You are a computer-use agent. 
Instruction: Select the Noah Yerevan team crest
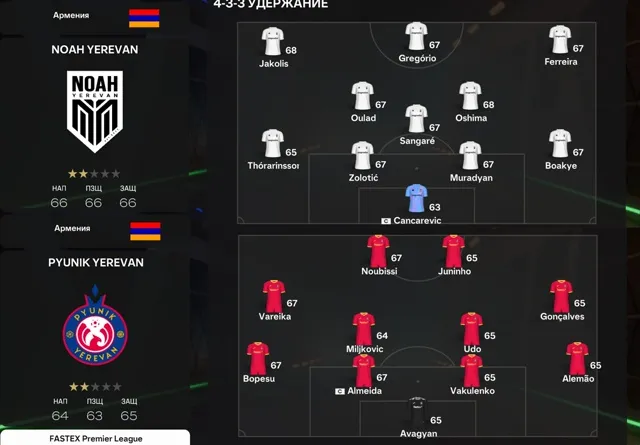[x=95, y=109]
